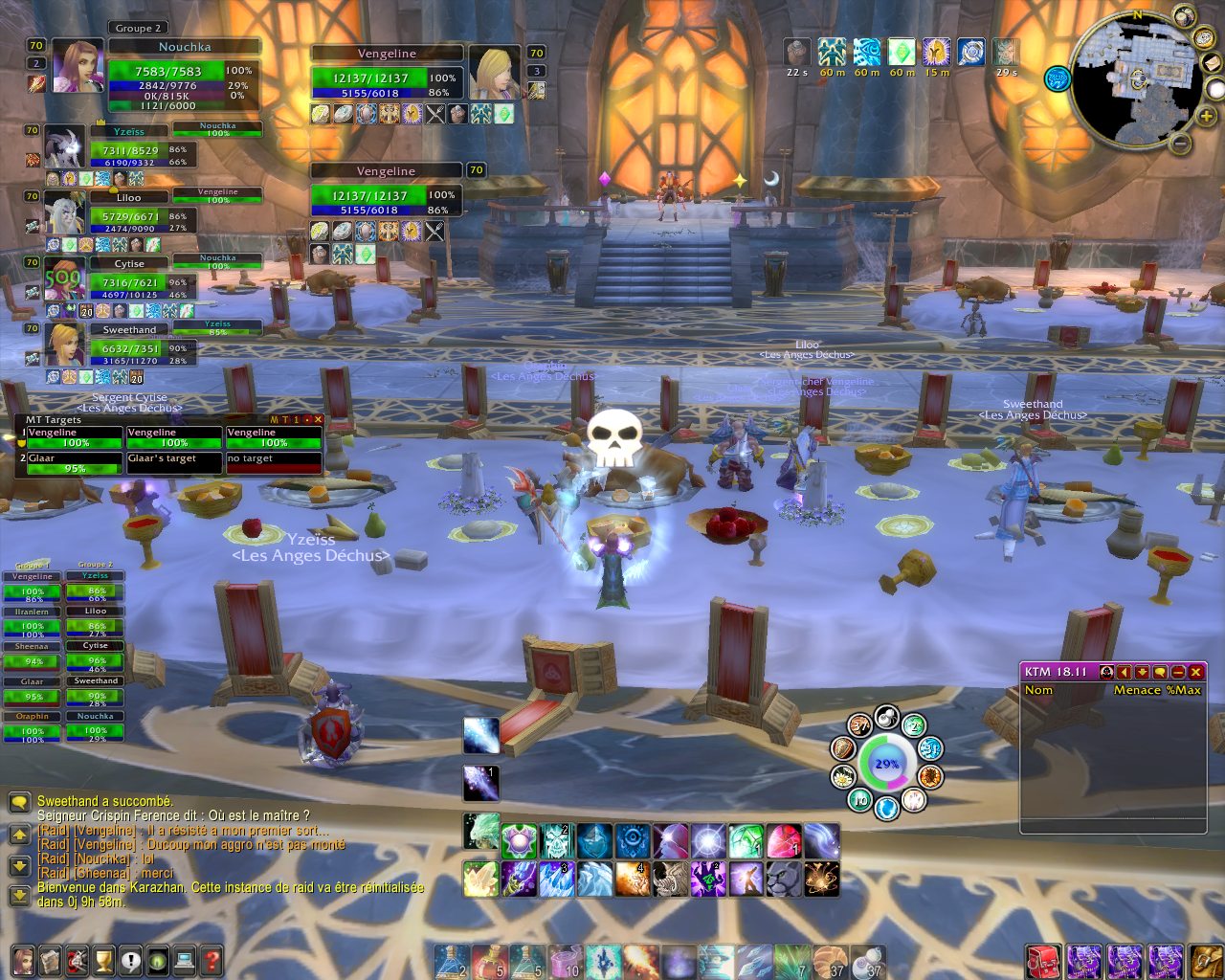Use the croissant food item with 37 stacks

point(829,961)
